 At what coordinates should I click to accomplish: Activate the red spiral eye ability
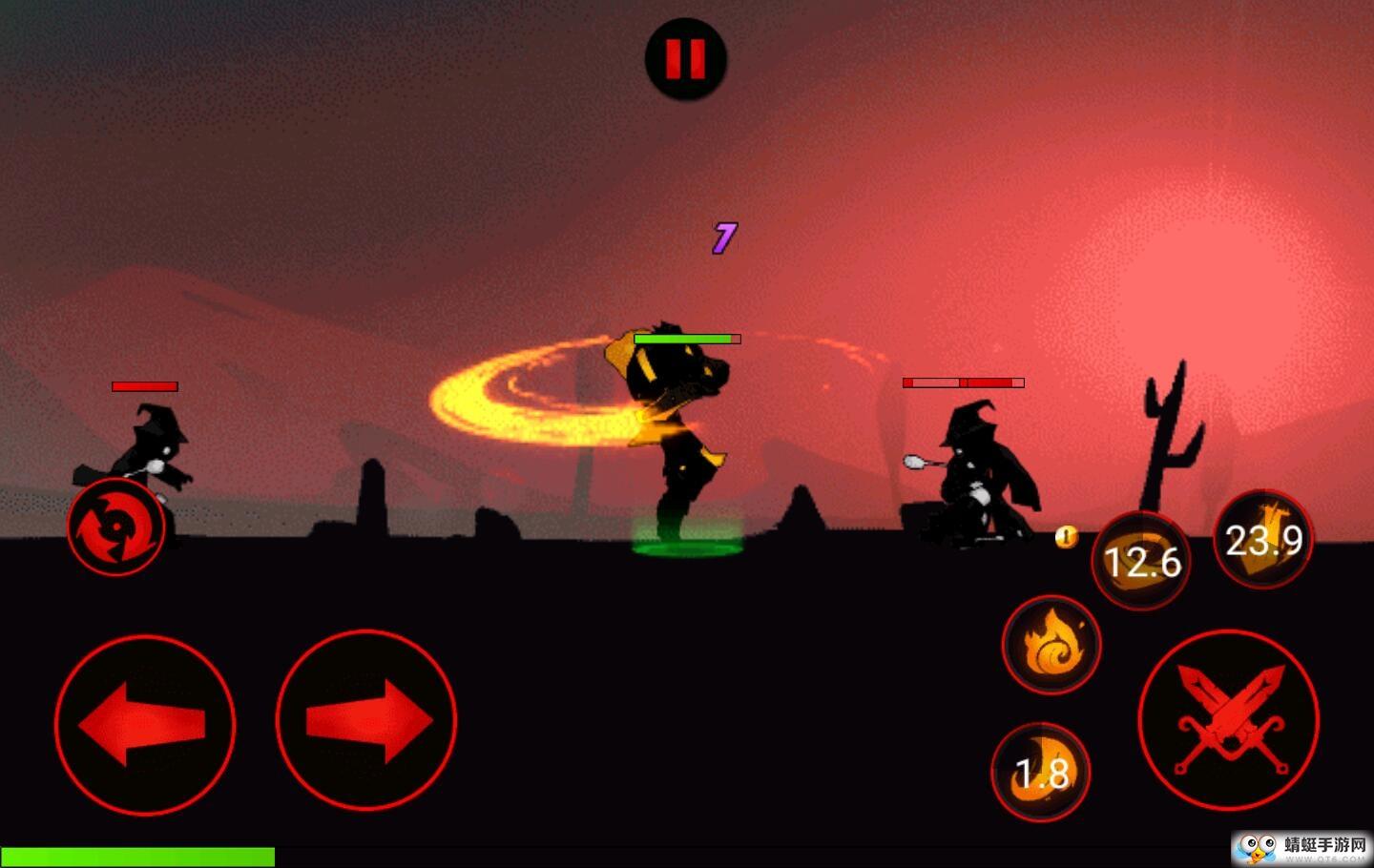pos(115,527)
